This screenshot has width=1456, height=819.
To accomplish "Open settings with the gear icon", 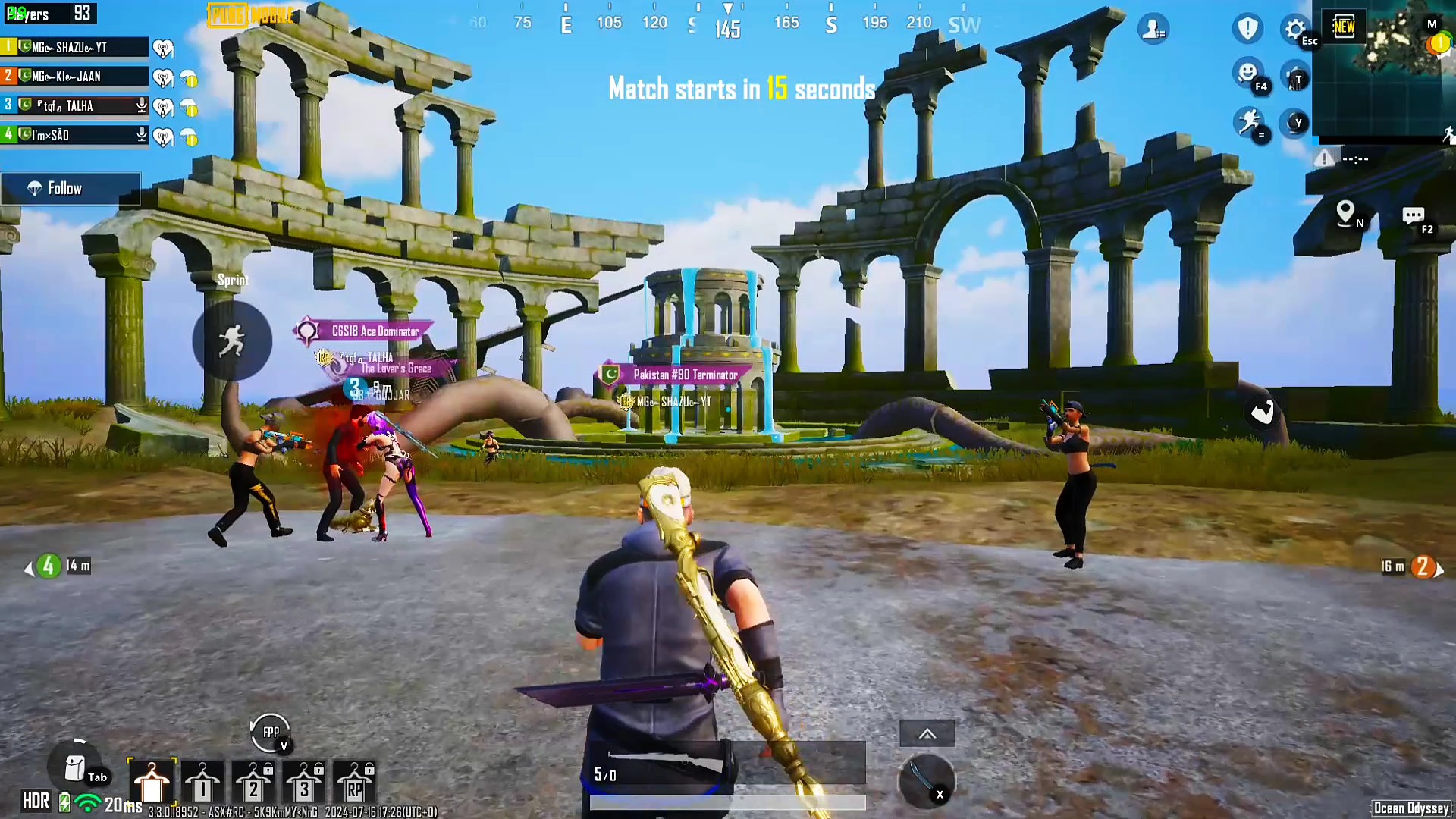I will point(1294,29).
